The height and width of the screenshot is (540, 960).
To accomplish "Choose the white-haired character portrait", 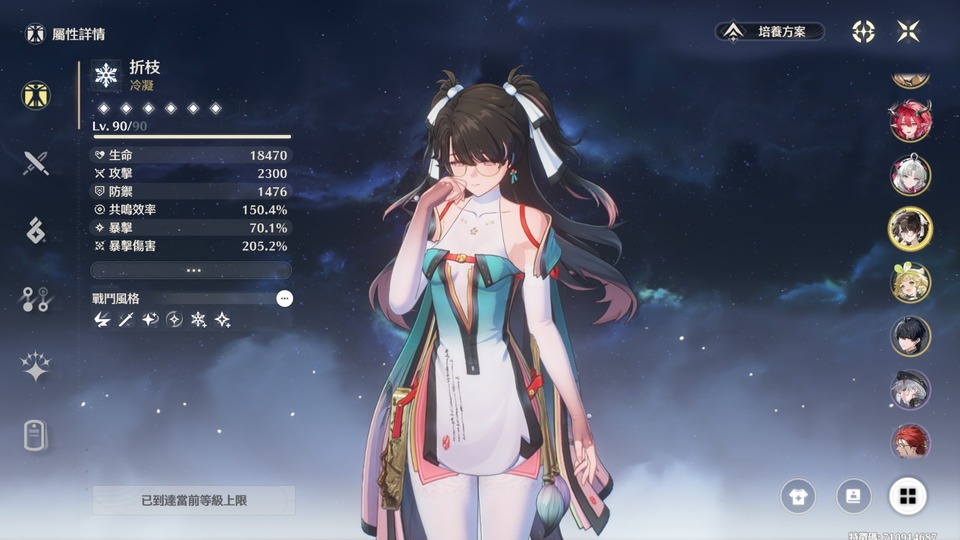I will click(x=910, y=175).
